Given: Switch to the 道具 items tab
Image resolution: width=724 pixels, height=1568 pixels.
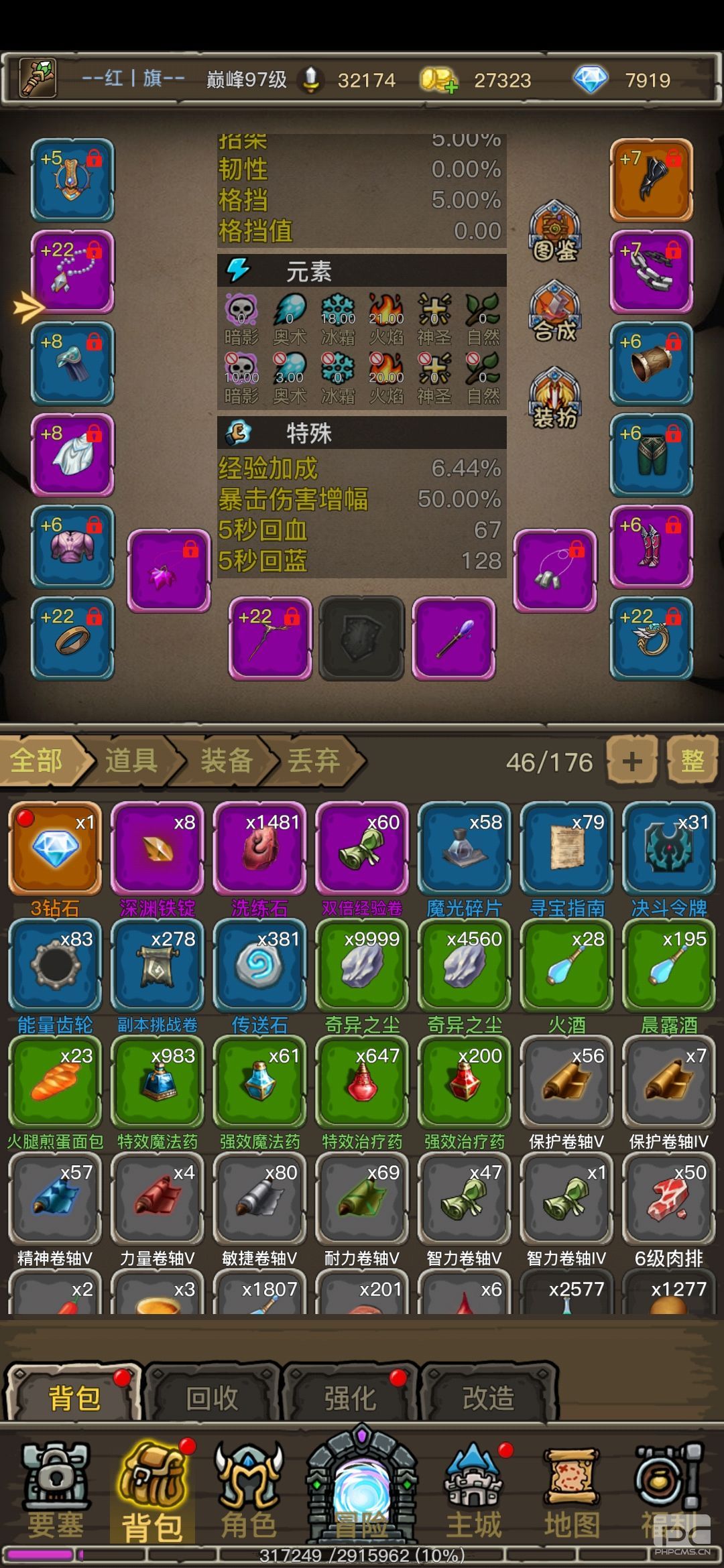Looking at the screenshot, I should coord(131,761).
